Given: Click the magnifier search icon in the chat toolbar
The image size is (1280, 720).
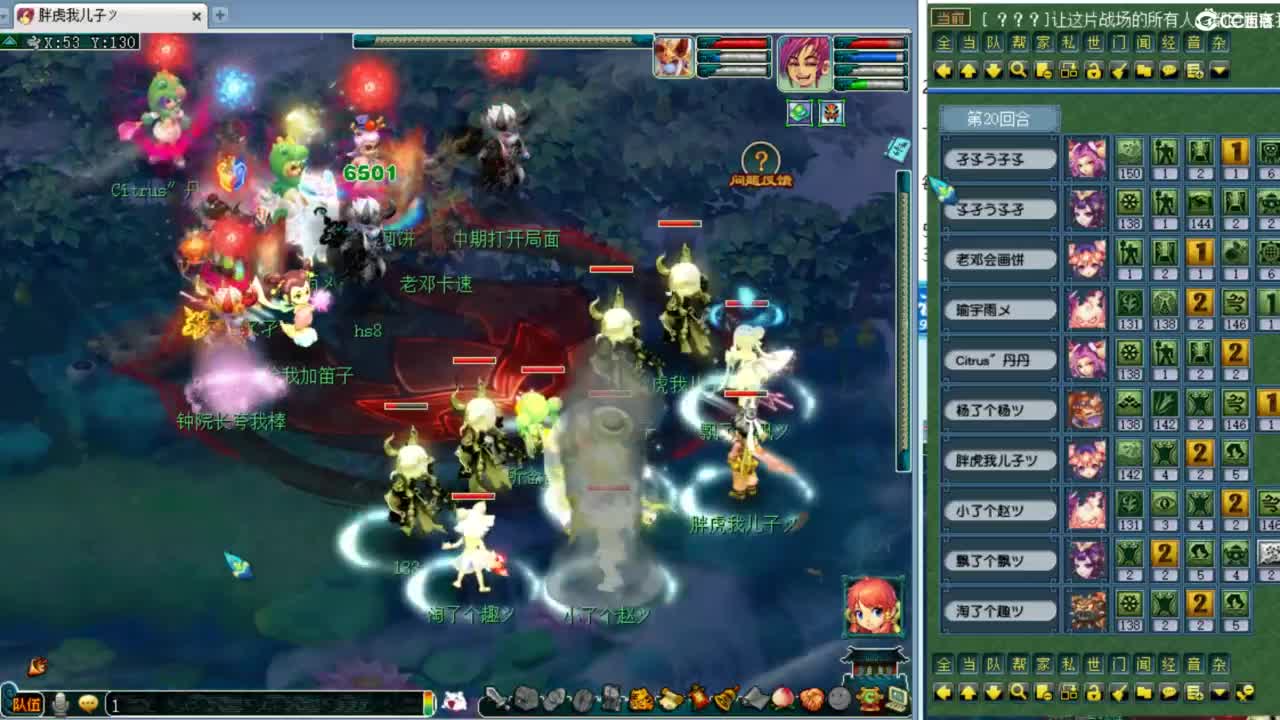Looking at the screenshot, I should (x=1018, y=70).
